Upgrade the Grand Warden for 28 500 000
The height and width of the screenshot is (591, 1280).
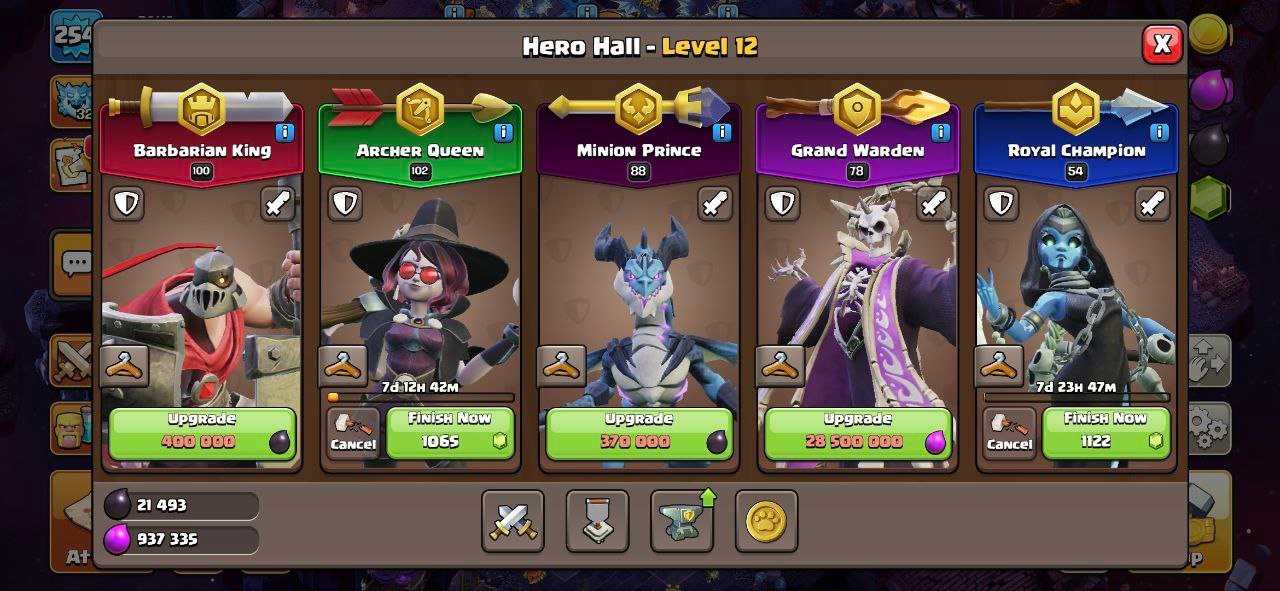857,432
